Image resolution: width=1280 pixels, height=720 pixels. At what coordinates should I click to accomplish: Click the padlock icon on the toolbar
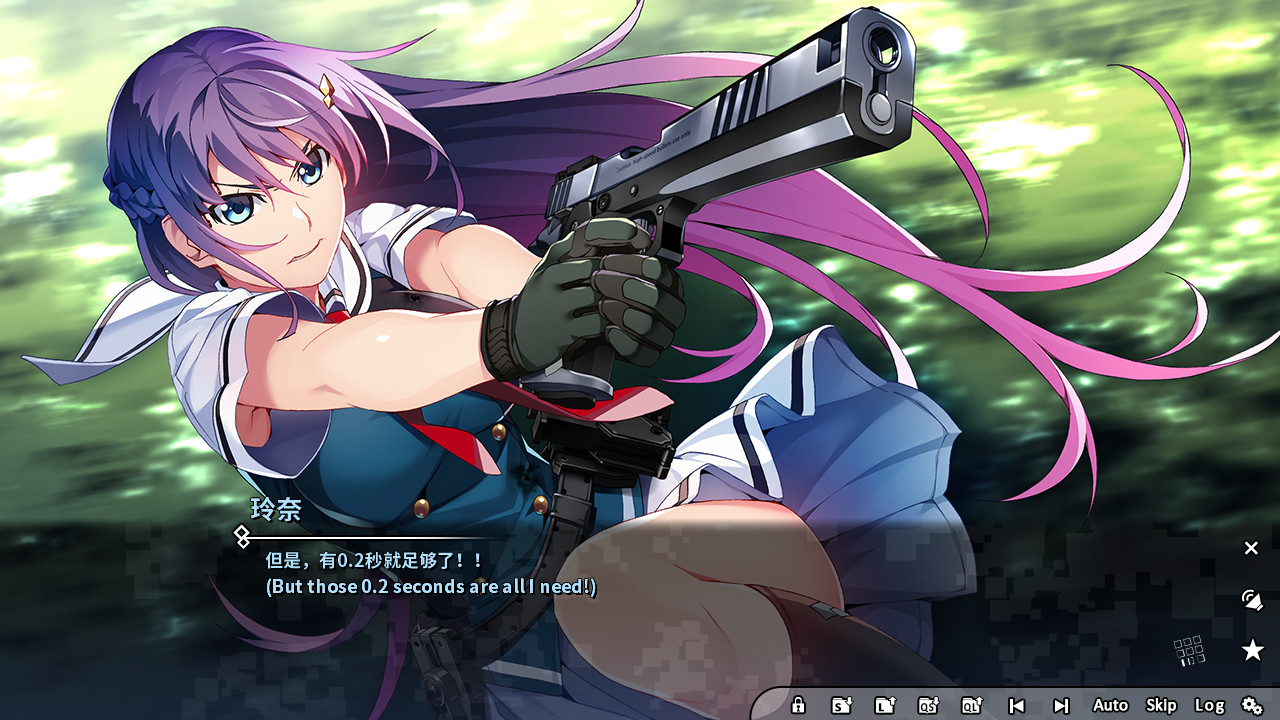(x=798, y=704)
